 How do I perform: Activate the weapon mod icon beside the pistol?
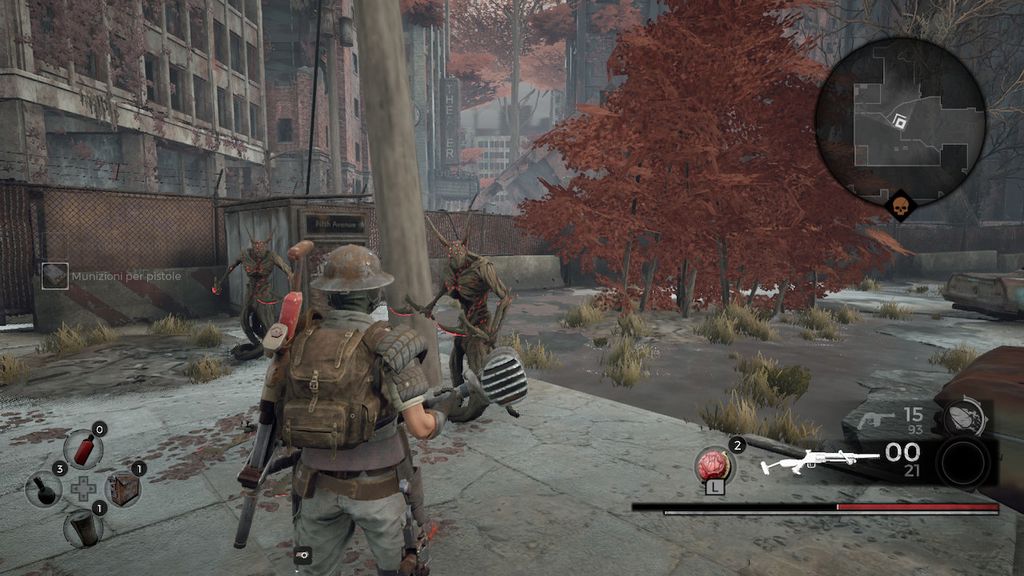click(963, 418)
